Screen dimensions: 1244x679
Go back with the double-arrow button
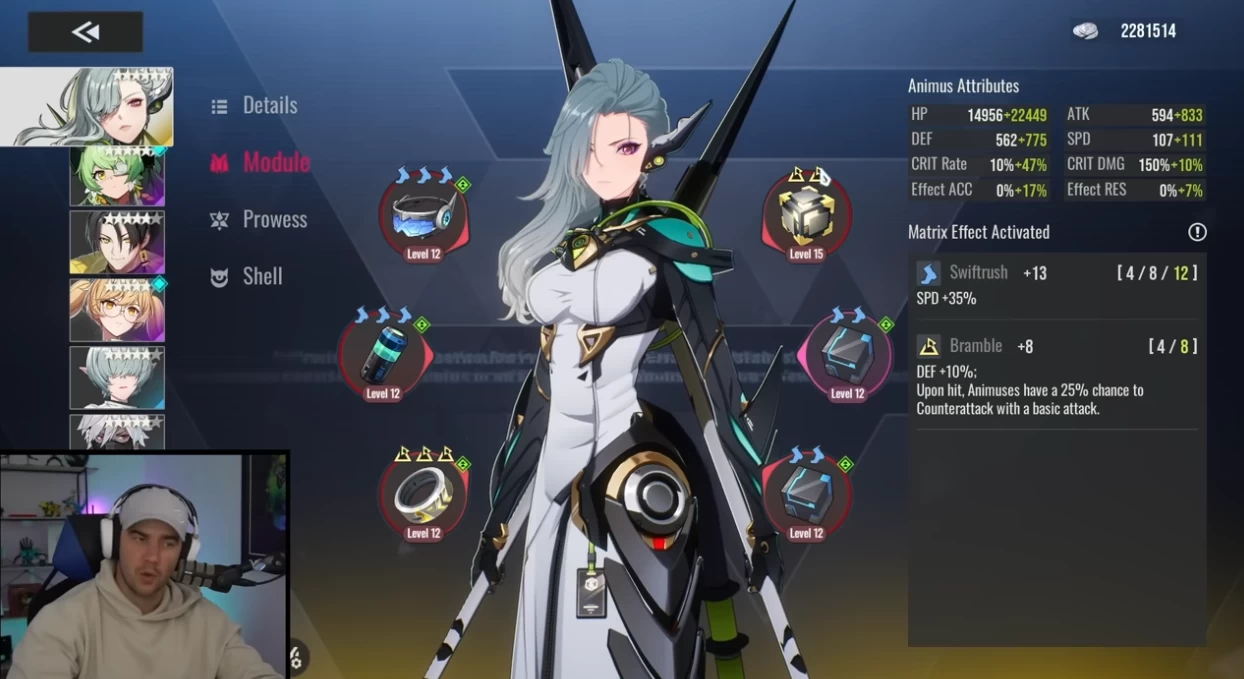coord(85,32)
